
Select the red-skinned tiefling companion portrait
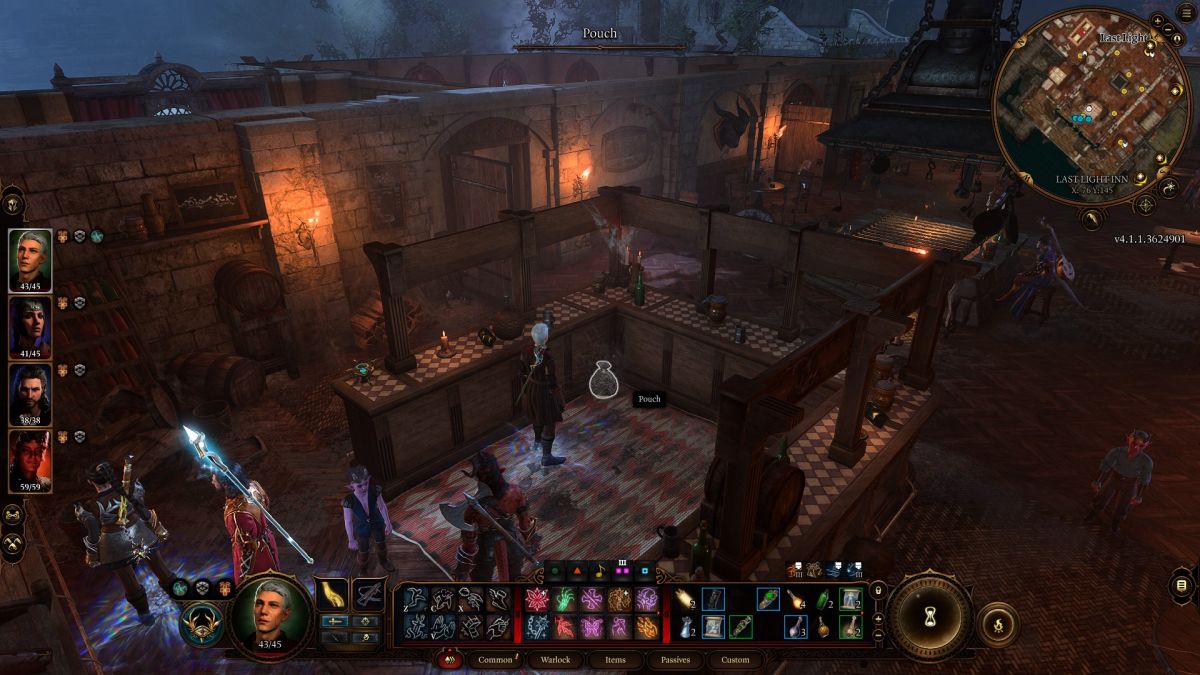(x=30, y=459)
